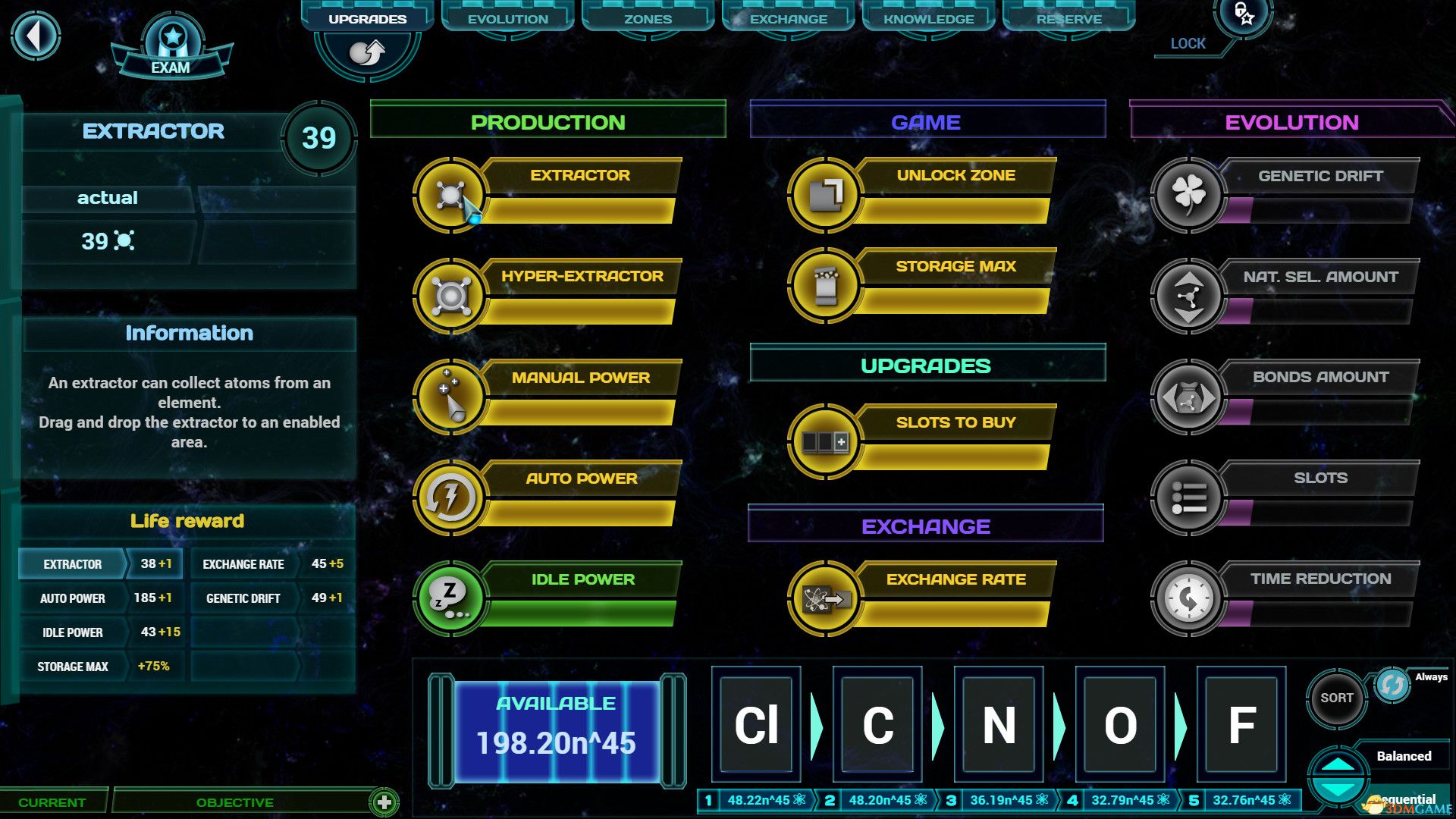
Task: Open the Balanced sorting mode selector
Action: [1404, 756]
